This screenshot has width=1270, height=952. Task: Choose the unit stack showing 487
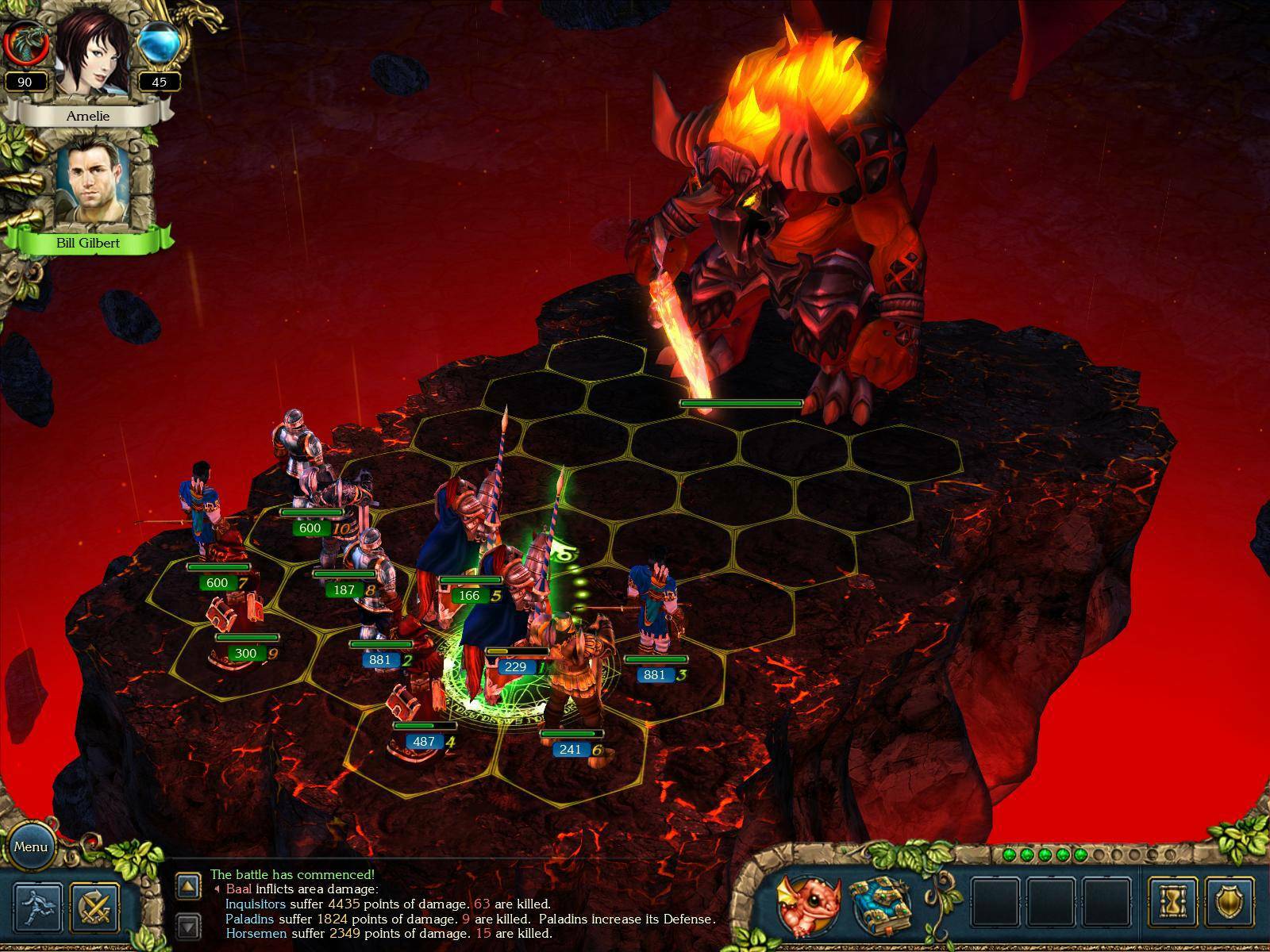[424, 741]
